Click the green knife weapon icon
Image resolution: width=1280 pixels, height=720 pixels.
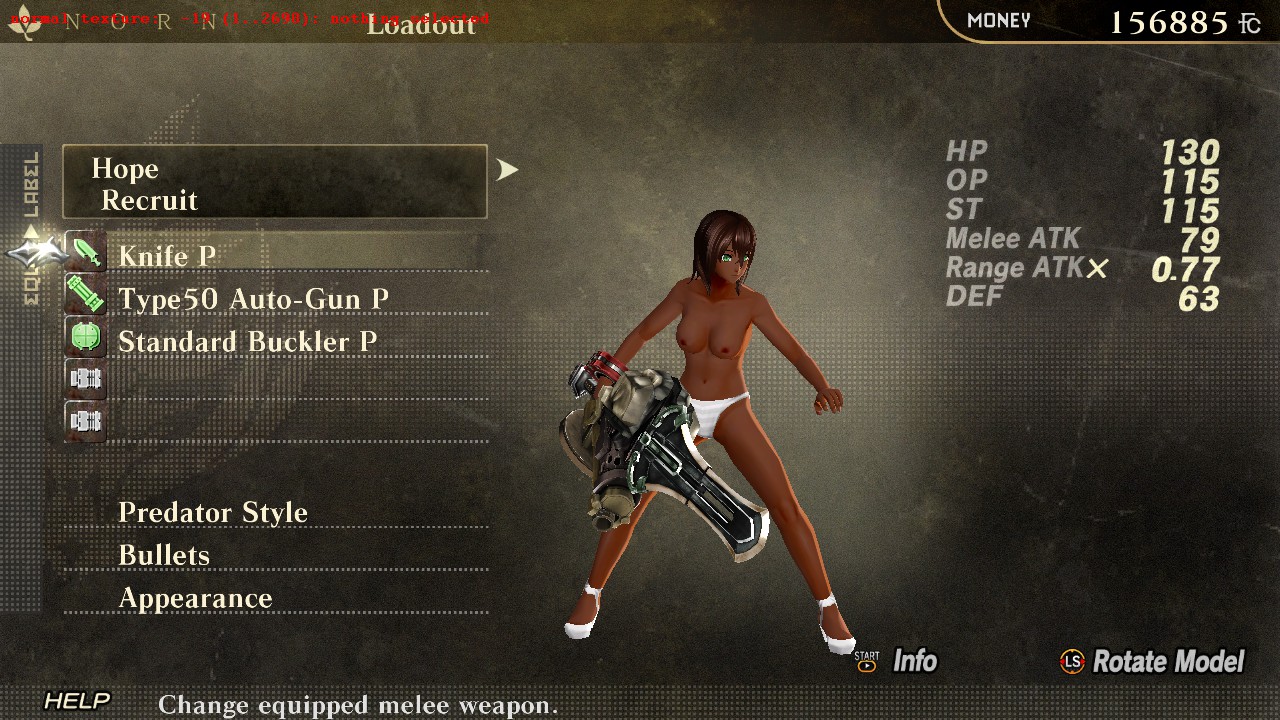86,252
